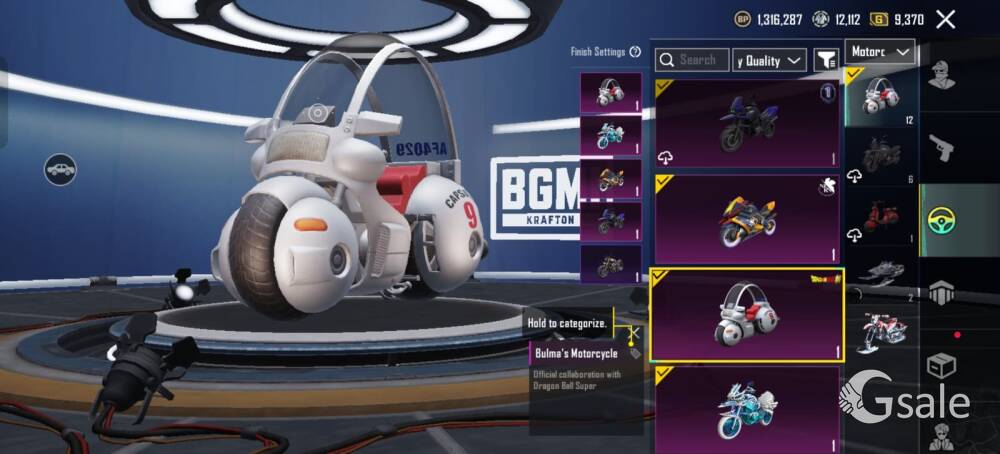The image size is (1000, 454).
Task: Open the filter options
Action: click(x=826, y=60)
